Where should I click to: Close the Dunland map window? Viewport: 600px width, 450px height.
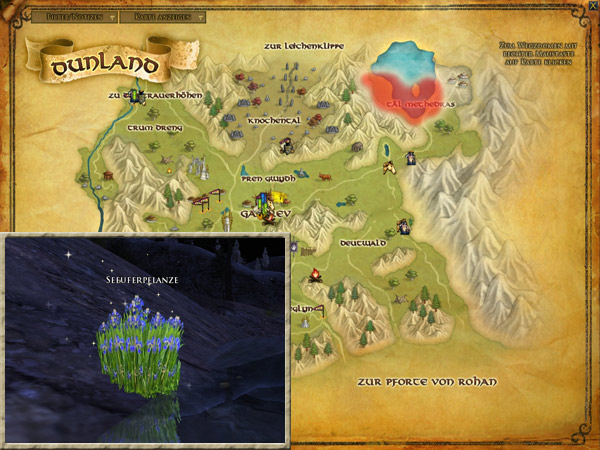point(592,6)
